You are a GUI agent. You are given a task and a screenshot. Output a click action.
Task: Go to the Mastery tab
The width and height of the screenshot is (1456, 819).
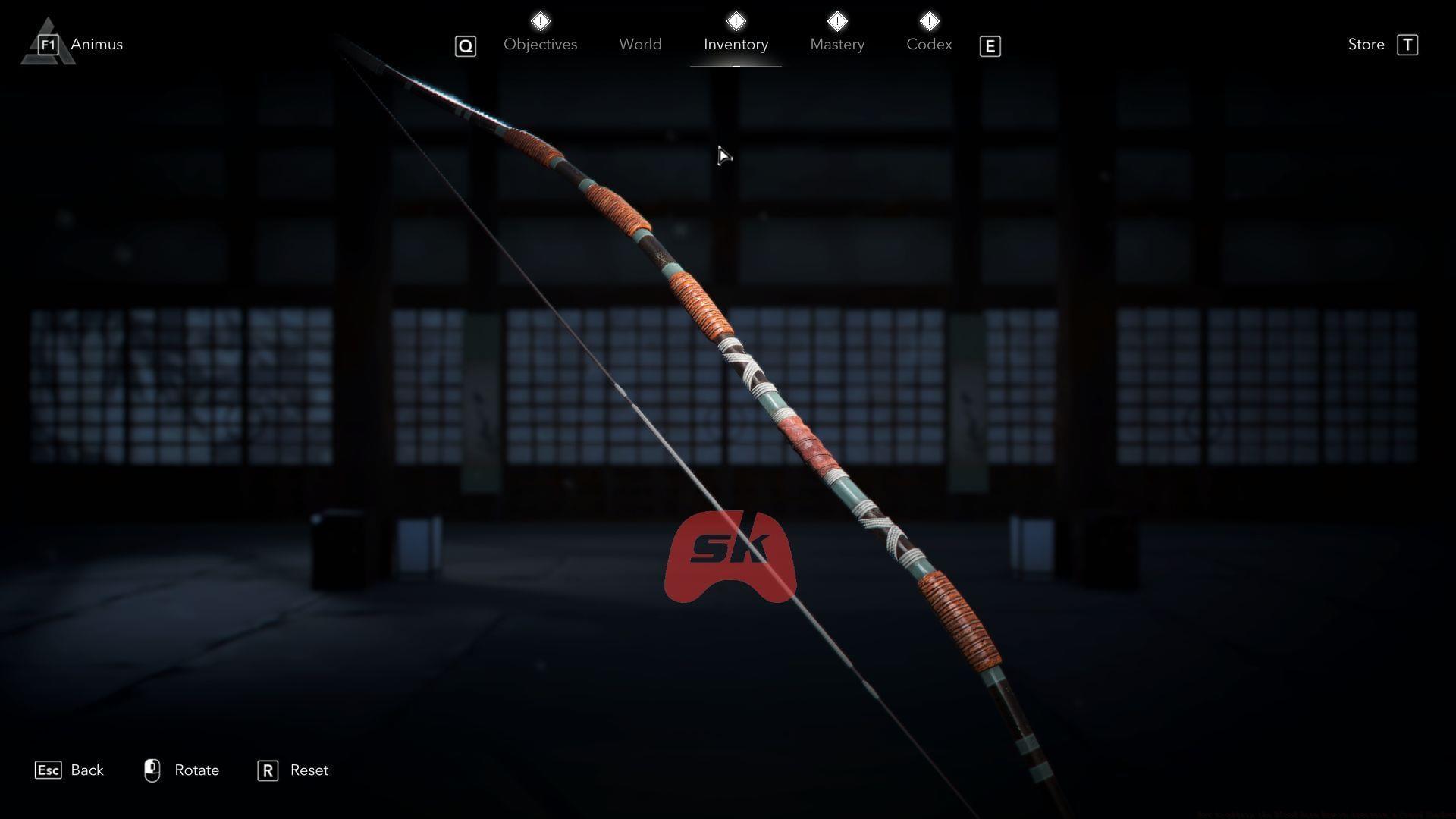point(836,45)
